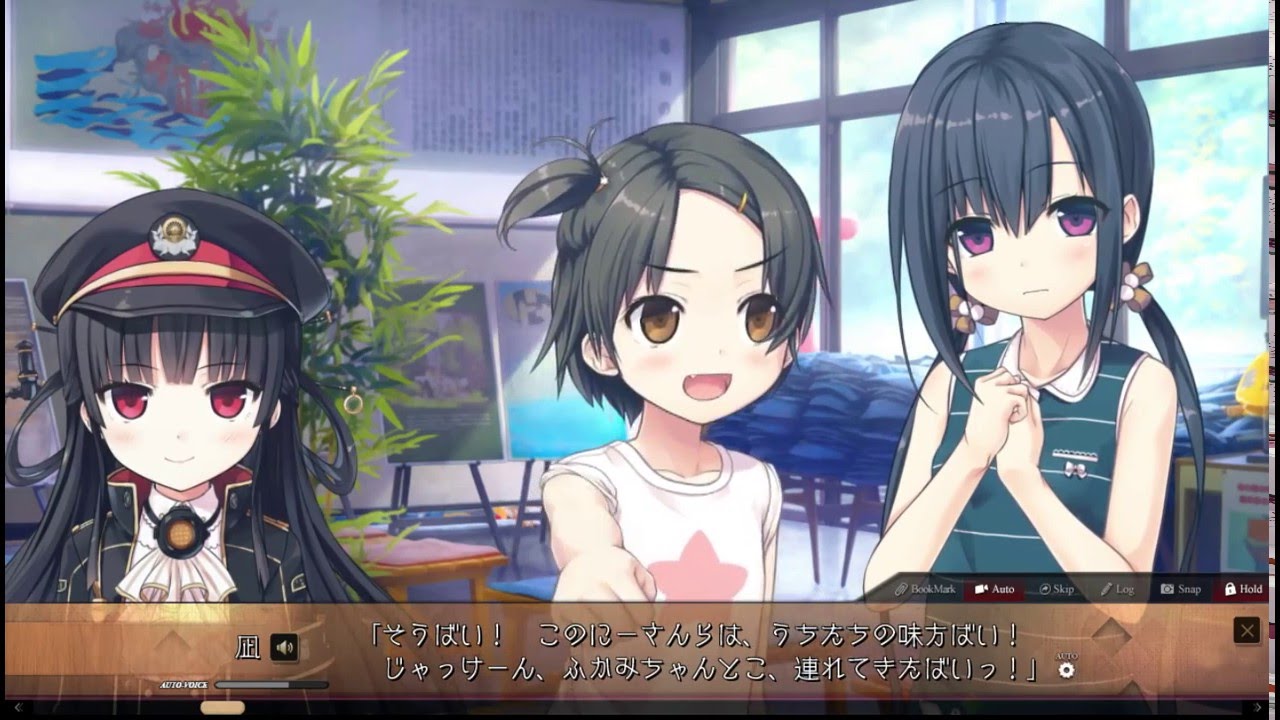Screen dimensions: 1280x720
Task: Click the Auto-Voice progress bar
Action: point(271,685)
